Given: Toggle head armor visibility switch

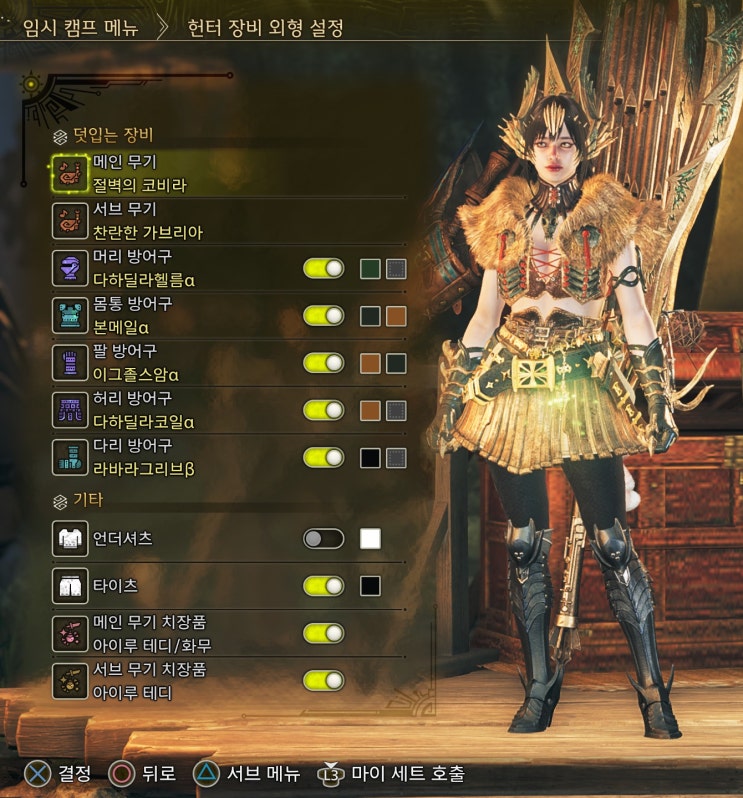Looking at the screenshot, I should point(323,268).
